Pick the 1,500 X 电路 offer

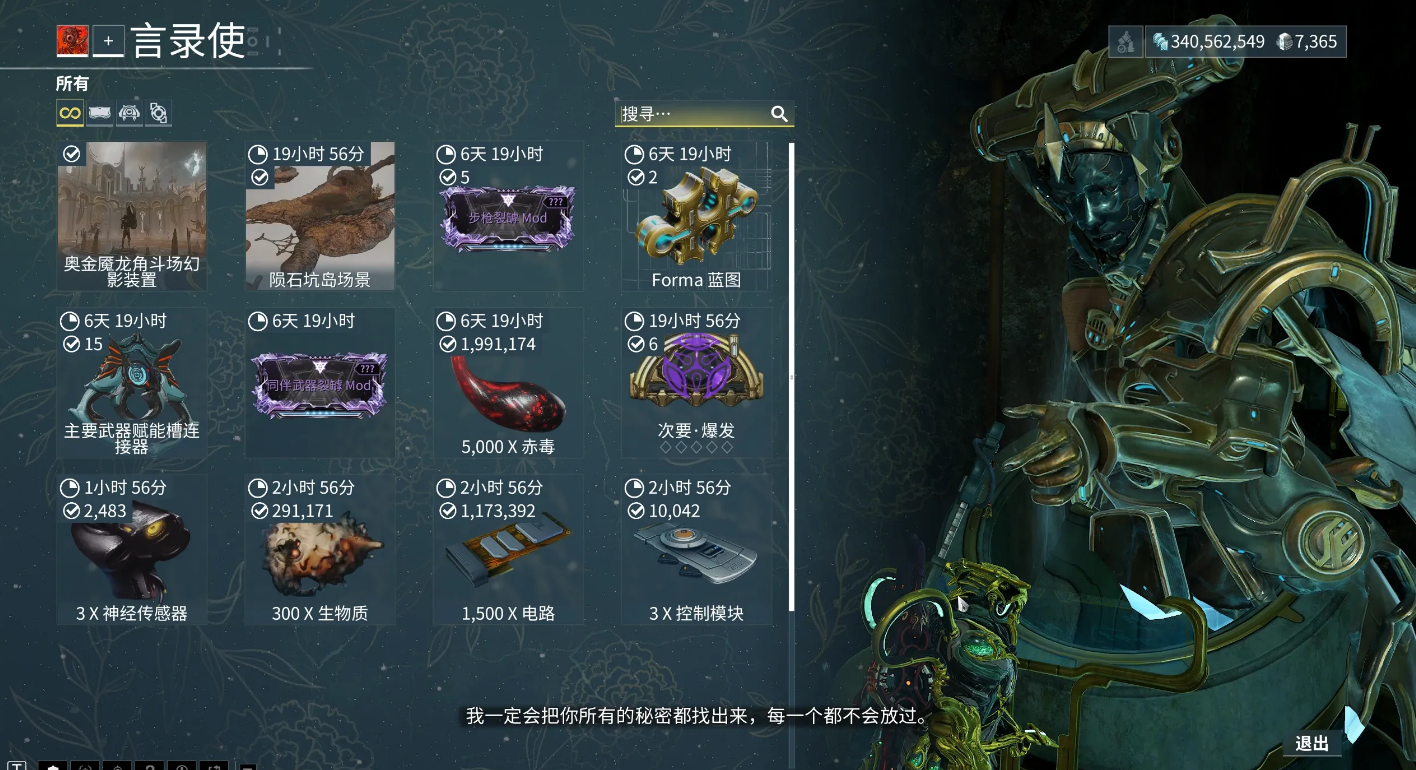[508, 551]
